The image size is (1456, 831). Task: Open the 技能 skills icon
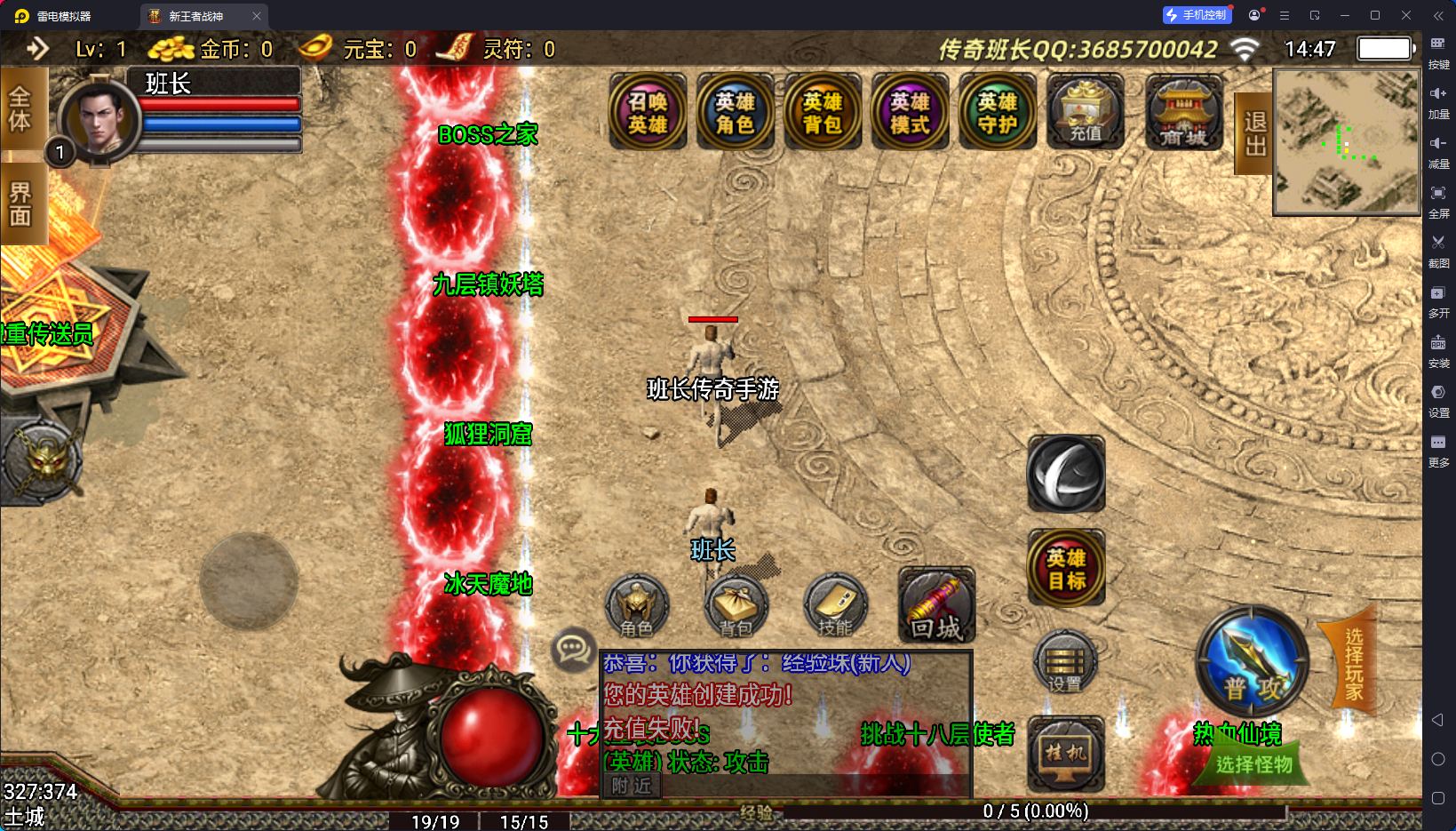click(835, 607)
